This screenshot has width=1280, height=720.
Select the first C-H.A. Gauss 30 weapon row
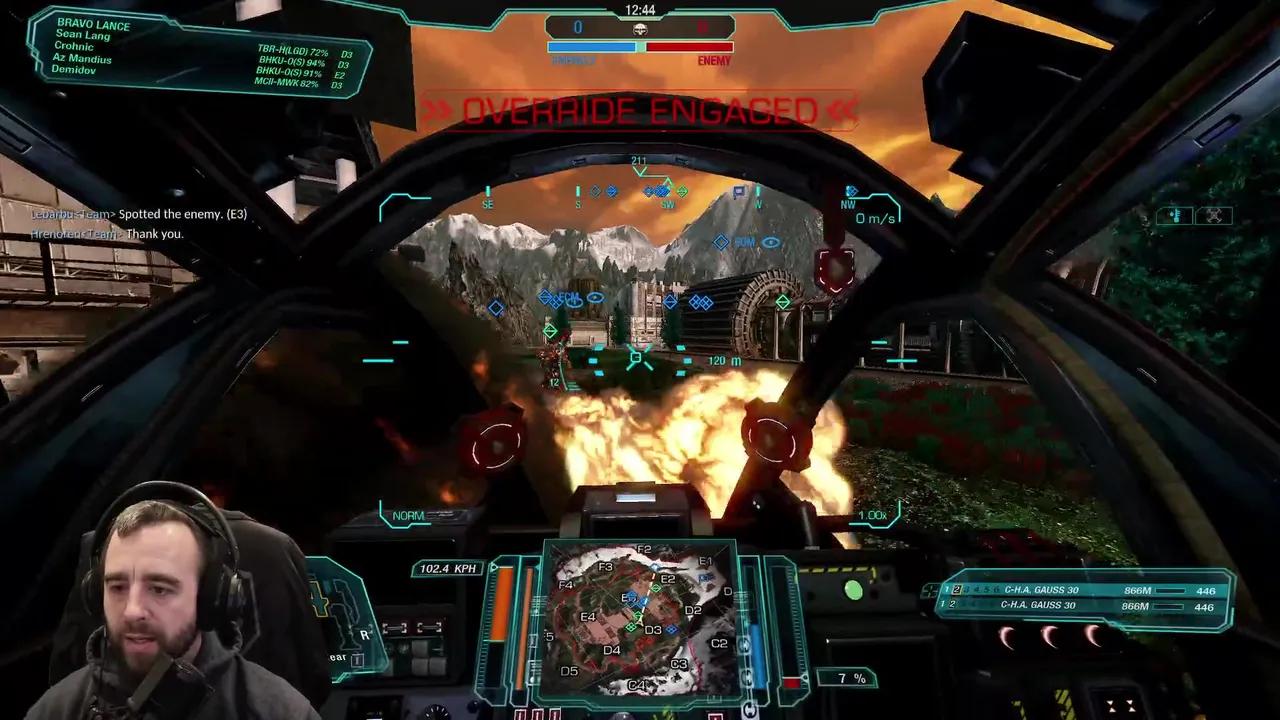pyautogui.click(x=1040, y=590)
